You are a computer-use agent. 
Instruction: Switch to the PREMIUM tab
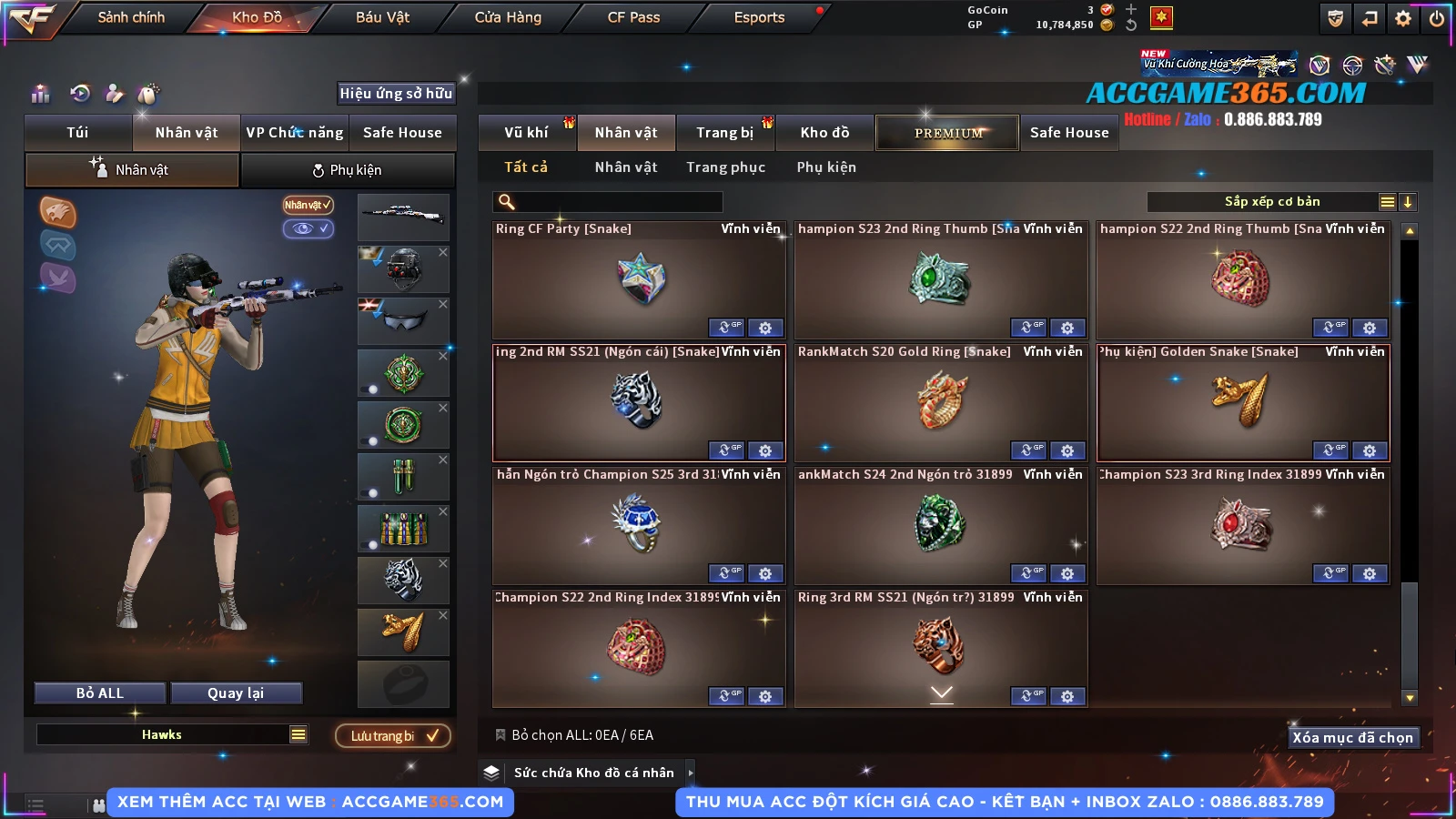[947, 133]
